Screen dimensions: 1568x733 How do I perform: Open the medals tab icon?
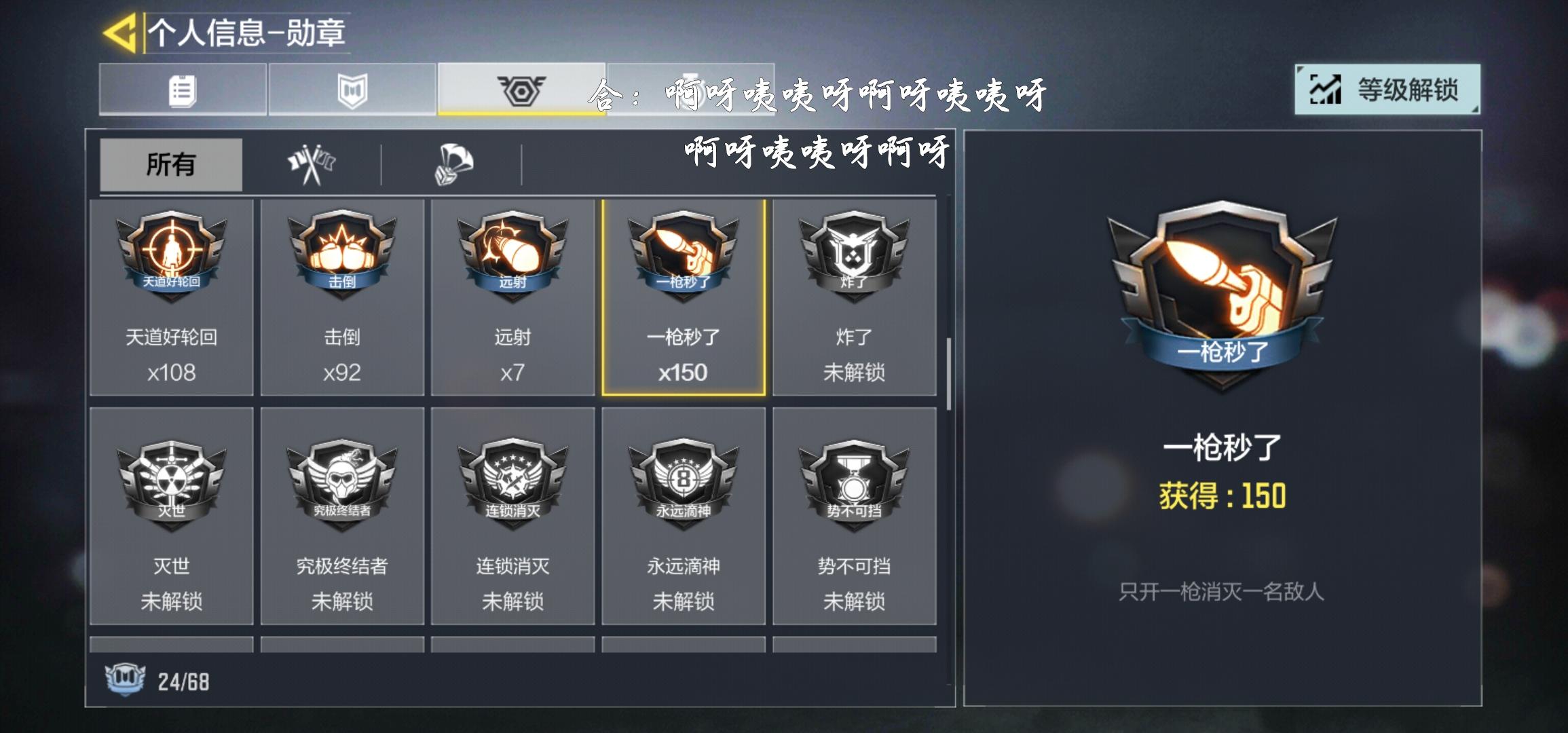(x=521, y=90)
